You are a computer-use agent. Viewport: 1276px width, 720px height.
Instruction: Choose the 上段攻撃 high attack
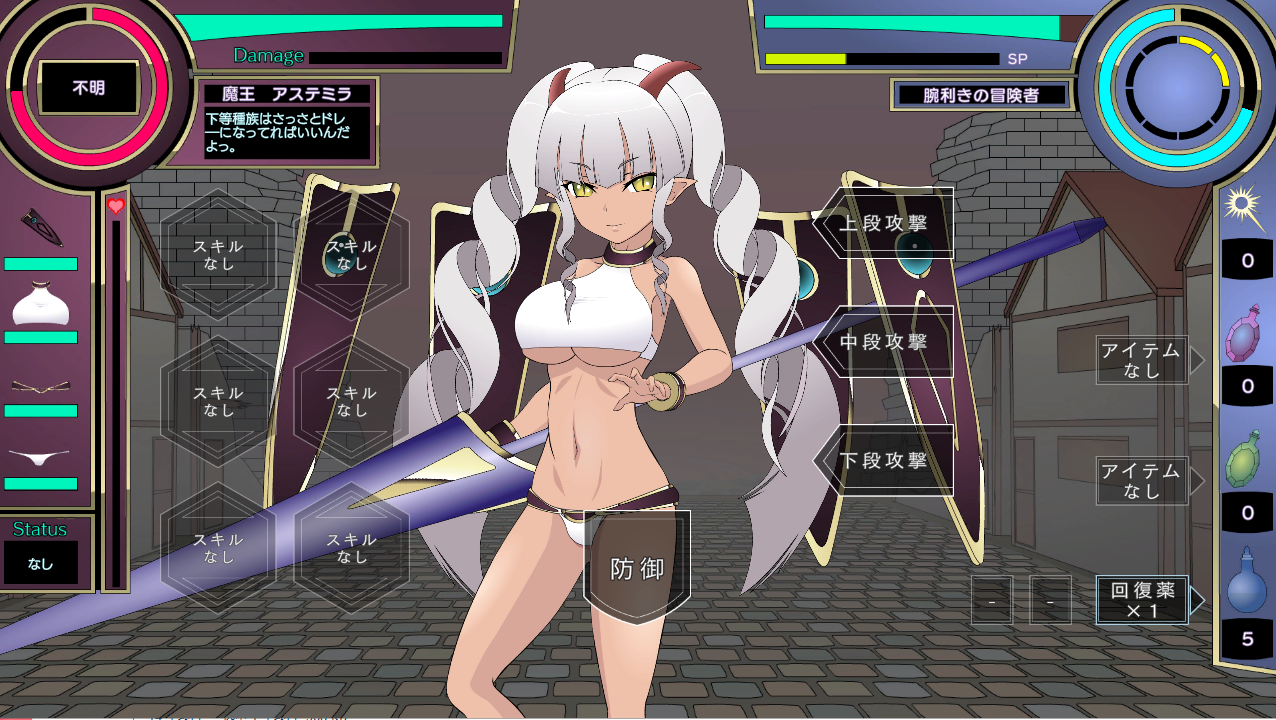pyautogui.click(x=884, y=222)
